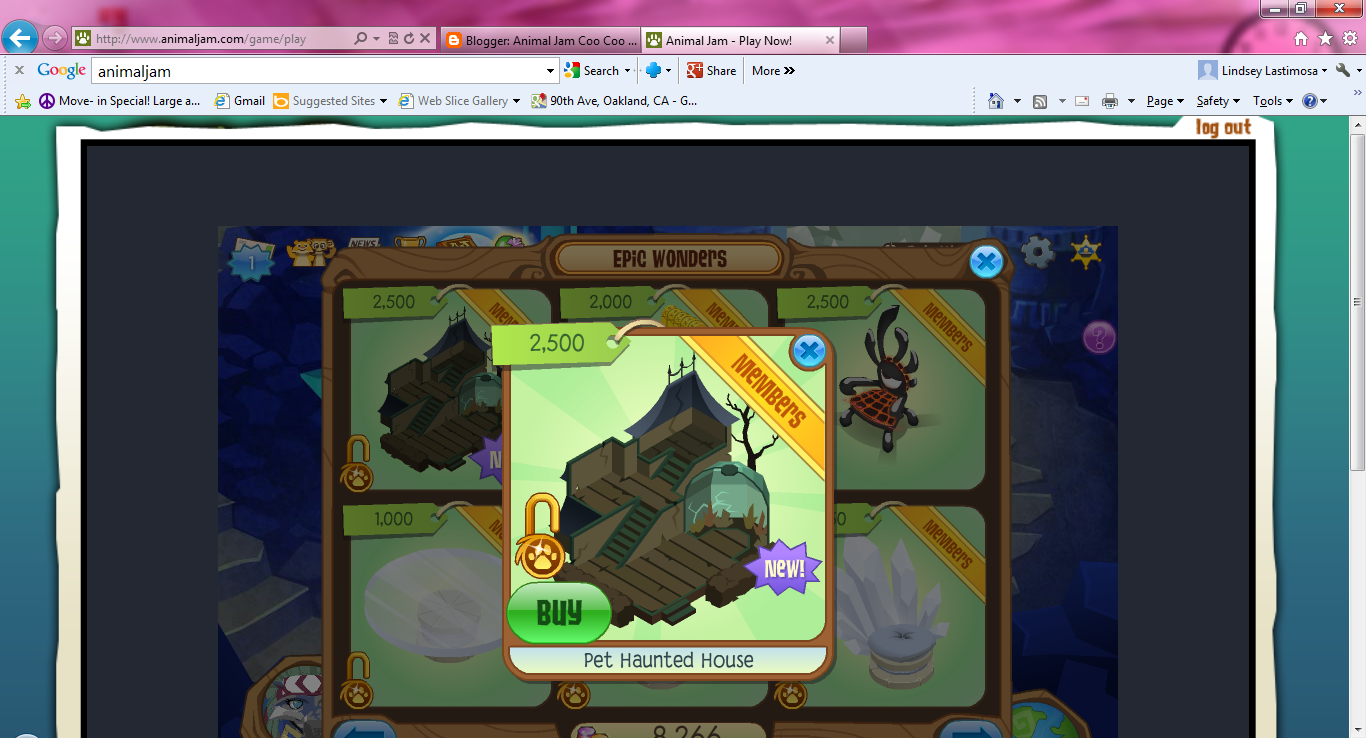Open the NEWS icon in the top bar
Screen dimensions: 1366x738
pyautogui.click(x=363, y=244)
